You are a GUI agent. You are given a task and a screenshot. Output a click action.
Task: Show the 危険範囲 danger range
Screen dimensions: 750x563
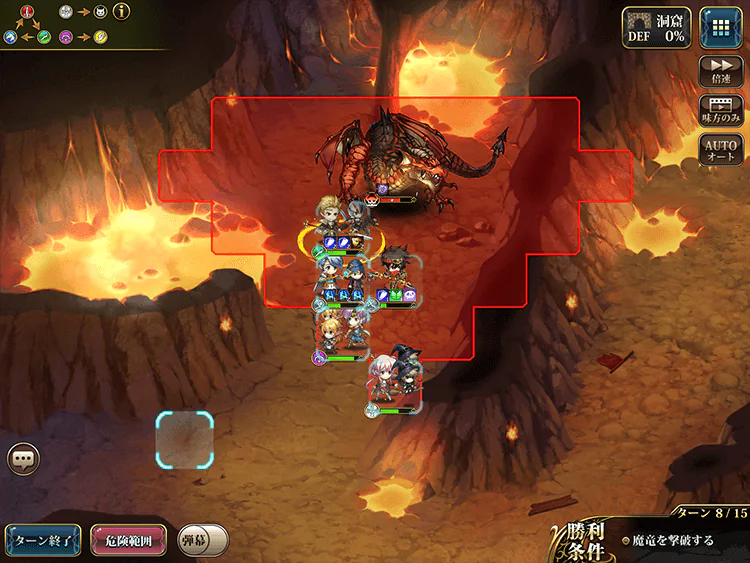pyautogui.click(x=128, y=540)
